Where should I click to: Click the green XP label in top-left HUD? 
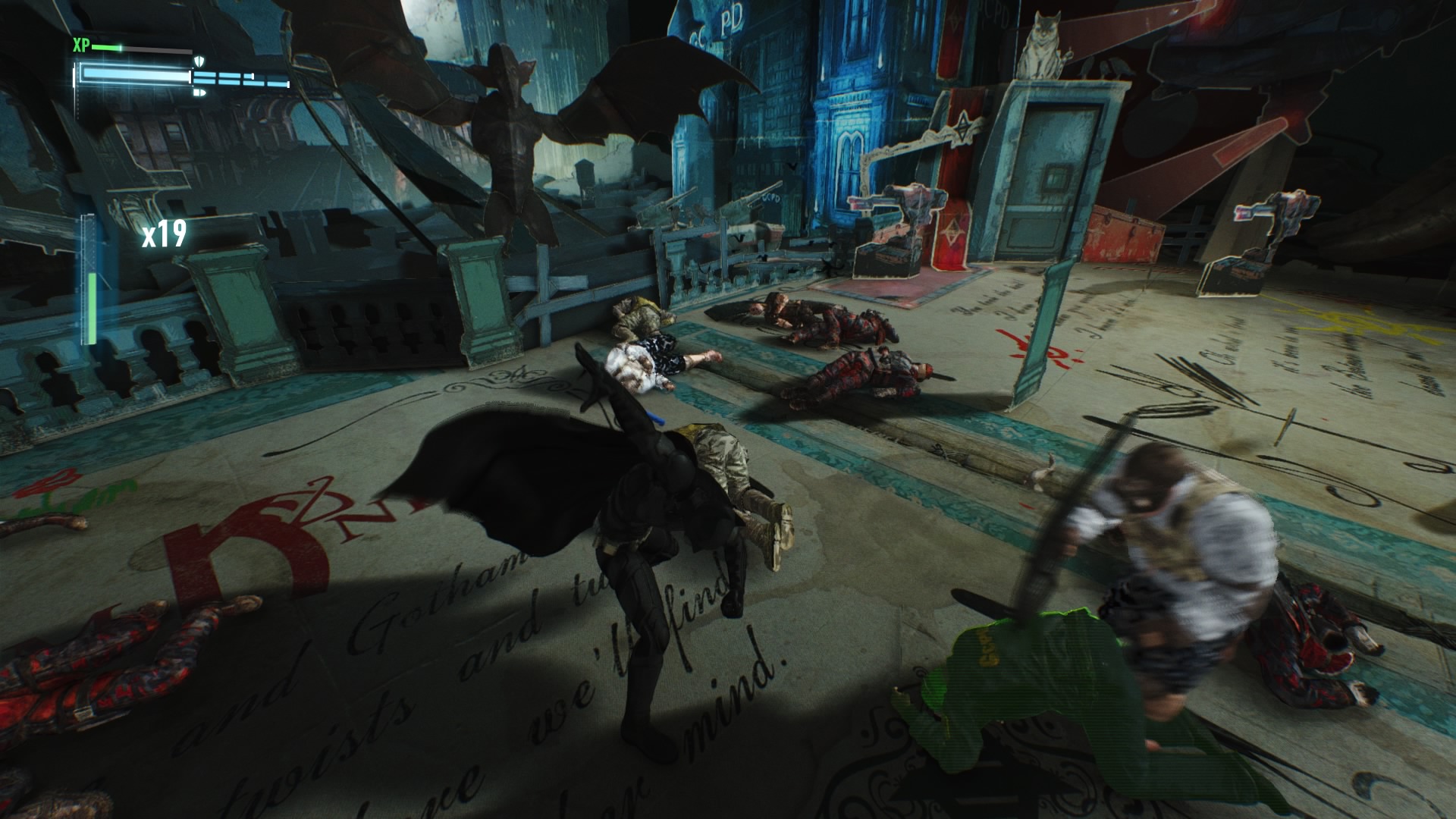(81, 44)
